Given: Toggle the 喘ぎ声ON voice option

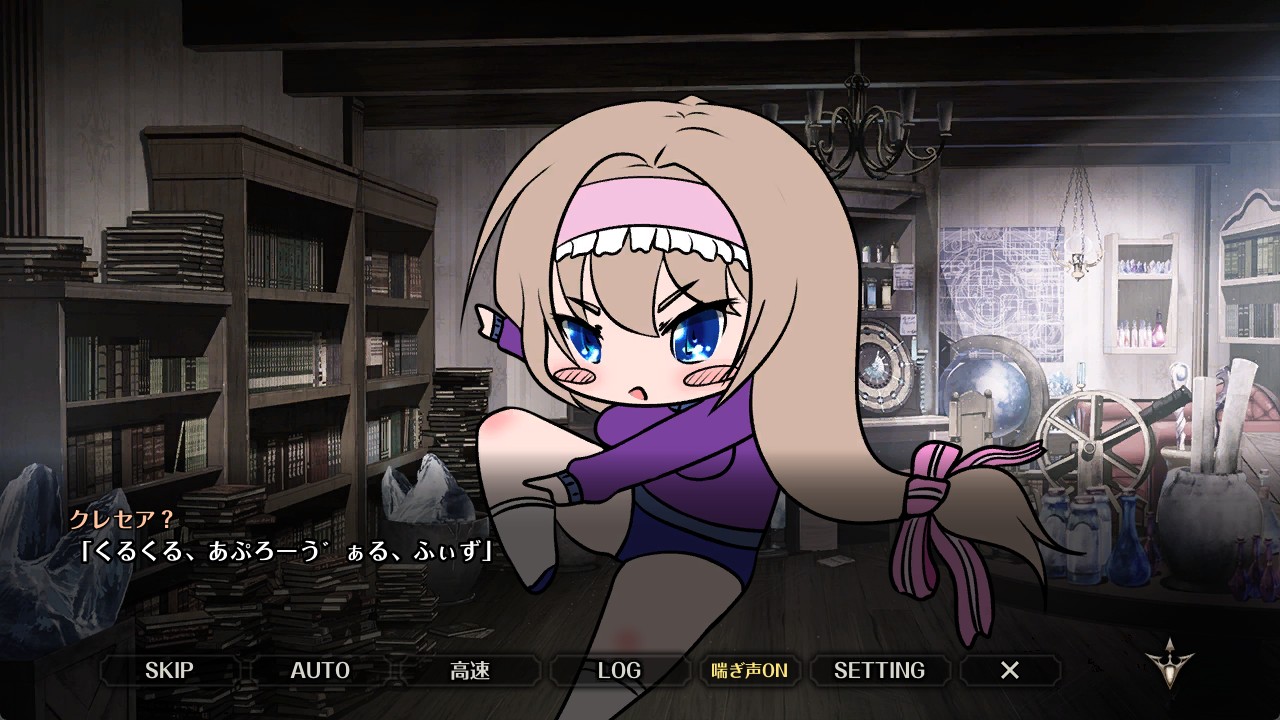Looking at the screenshot, I should click(x=749, y=670).
